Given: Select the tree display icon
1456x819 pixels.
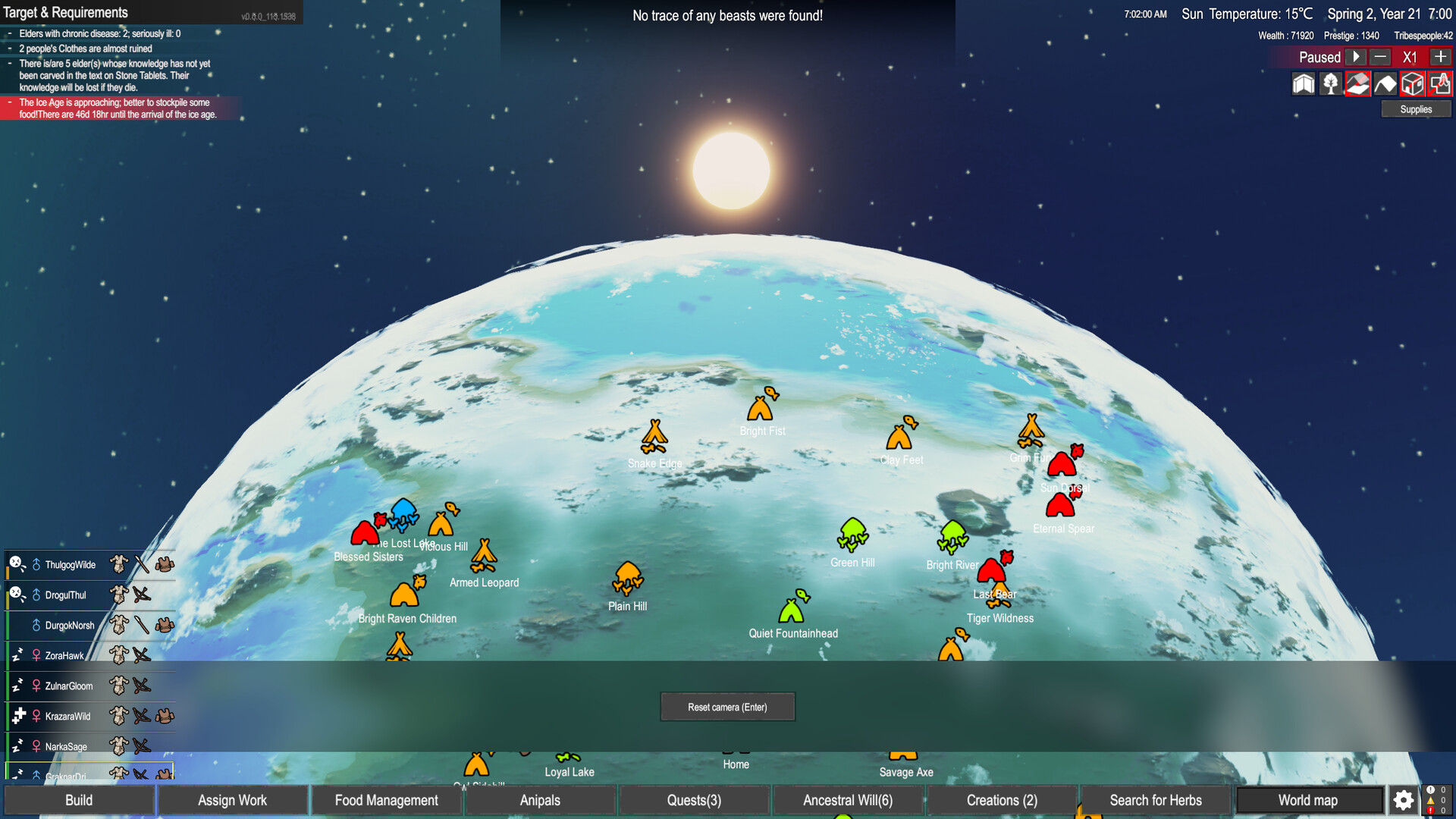Looking at the screenshot, I should click(1330, 83).
